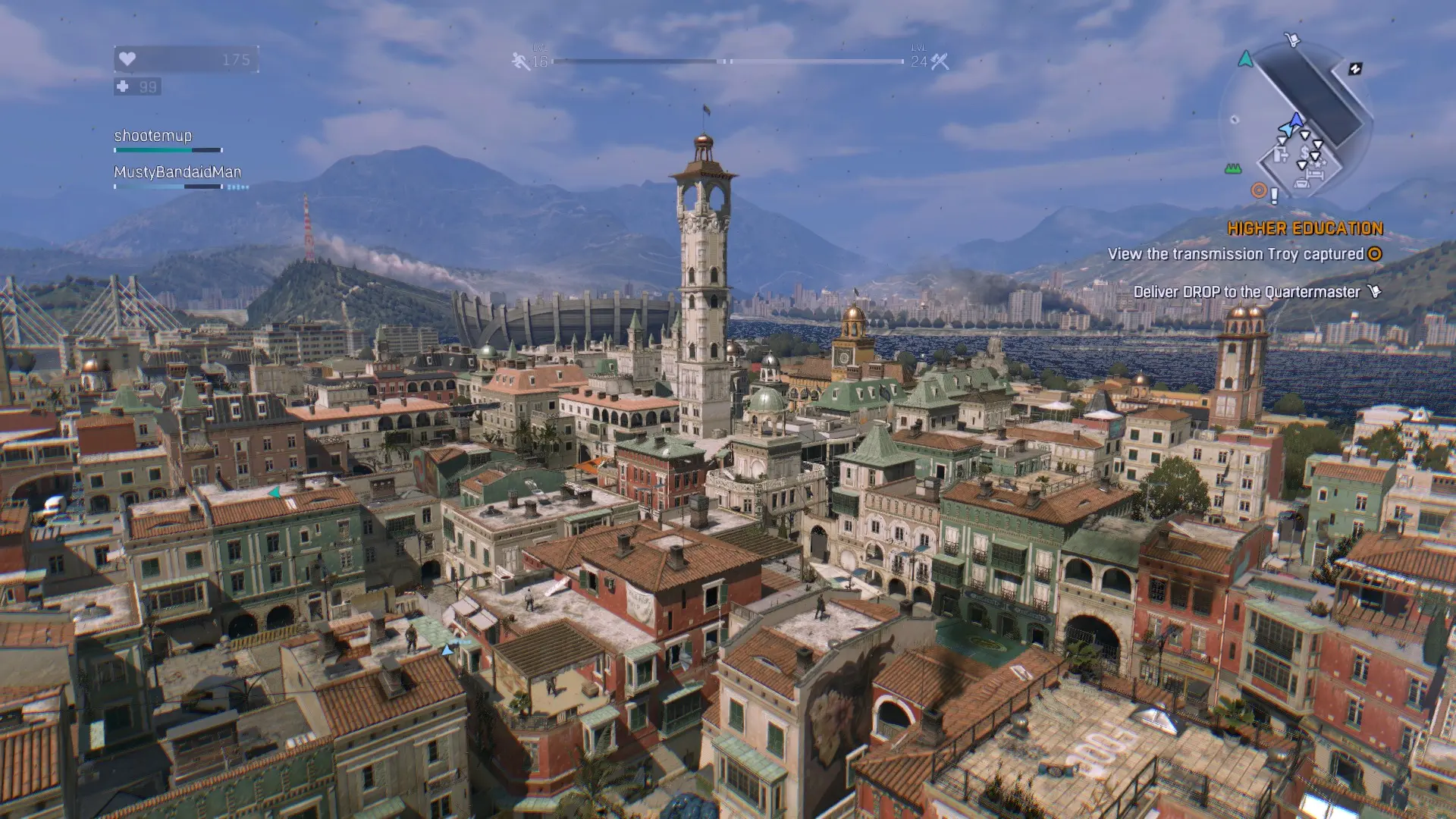The height and width of the screenshot is (819, 1456).
Task: Select the View the transmission Troy captured objective
Action: coord(1235,254)
